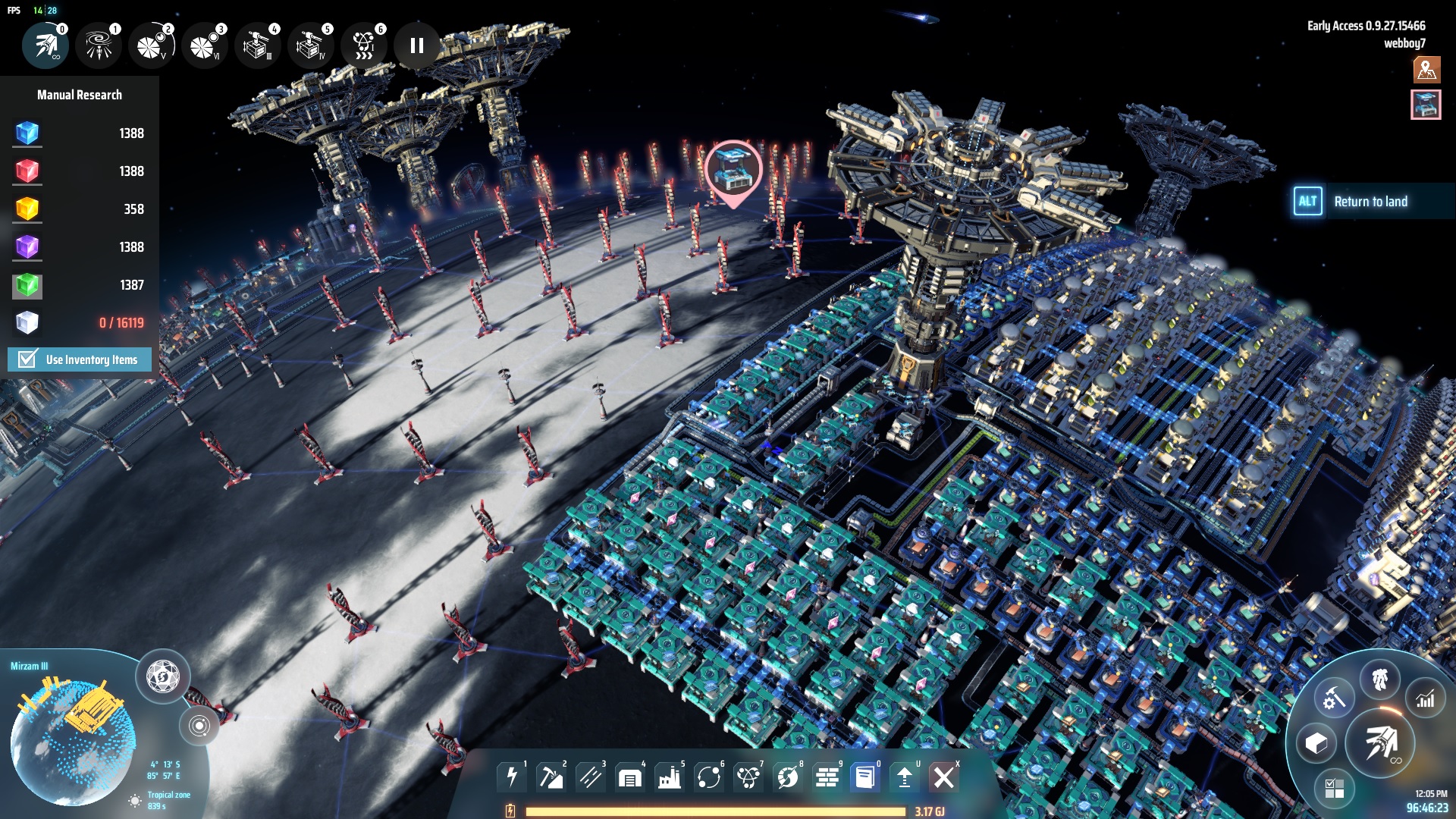
Task: Choose the storage warehouse build category
Action: (x=629, y=777)
